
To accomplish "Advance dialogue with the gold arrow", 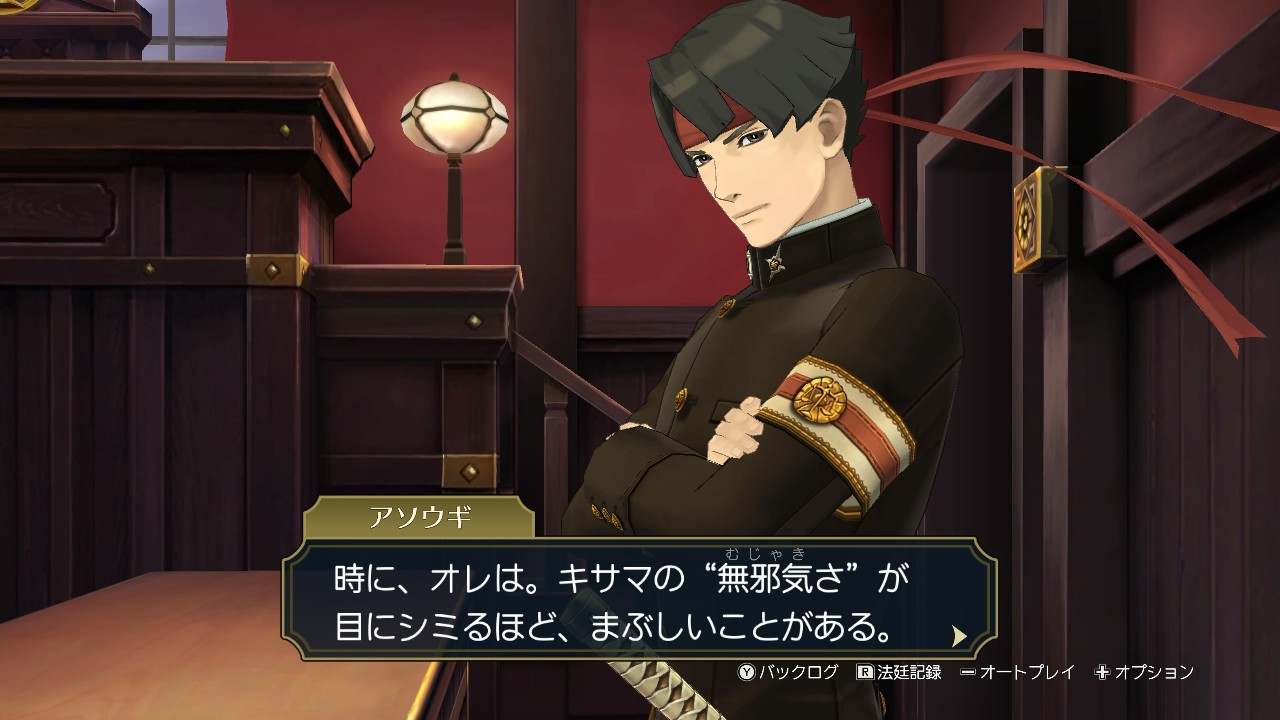I will 959,636.
